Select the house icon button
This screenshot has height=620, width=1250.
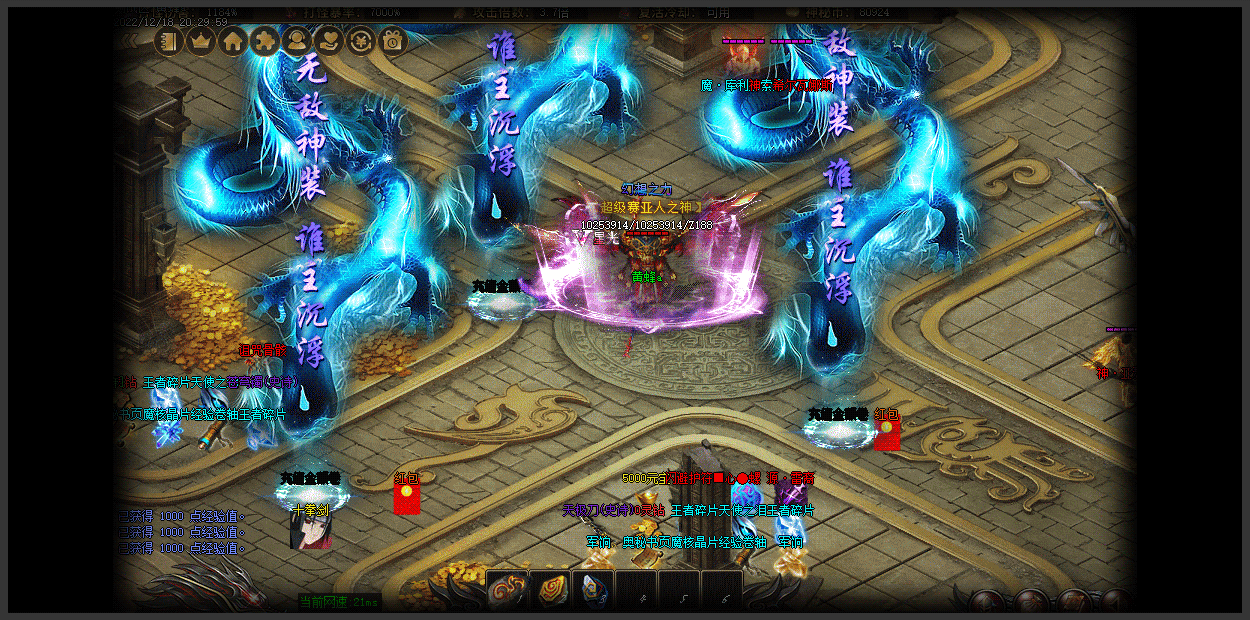tap(233, 41)
